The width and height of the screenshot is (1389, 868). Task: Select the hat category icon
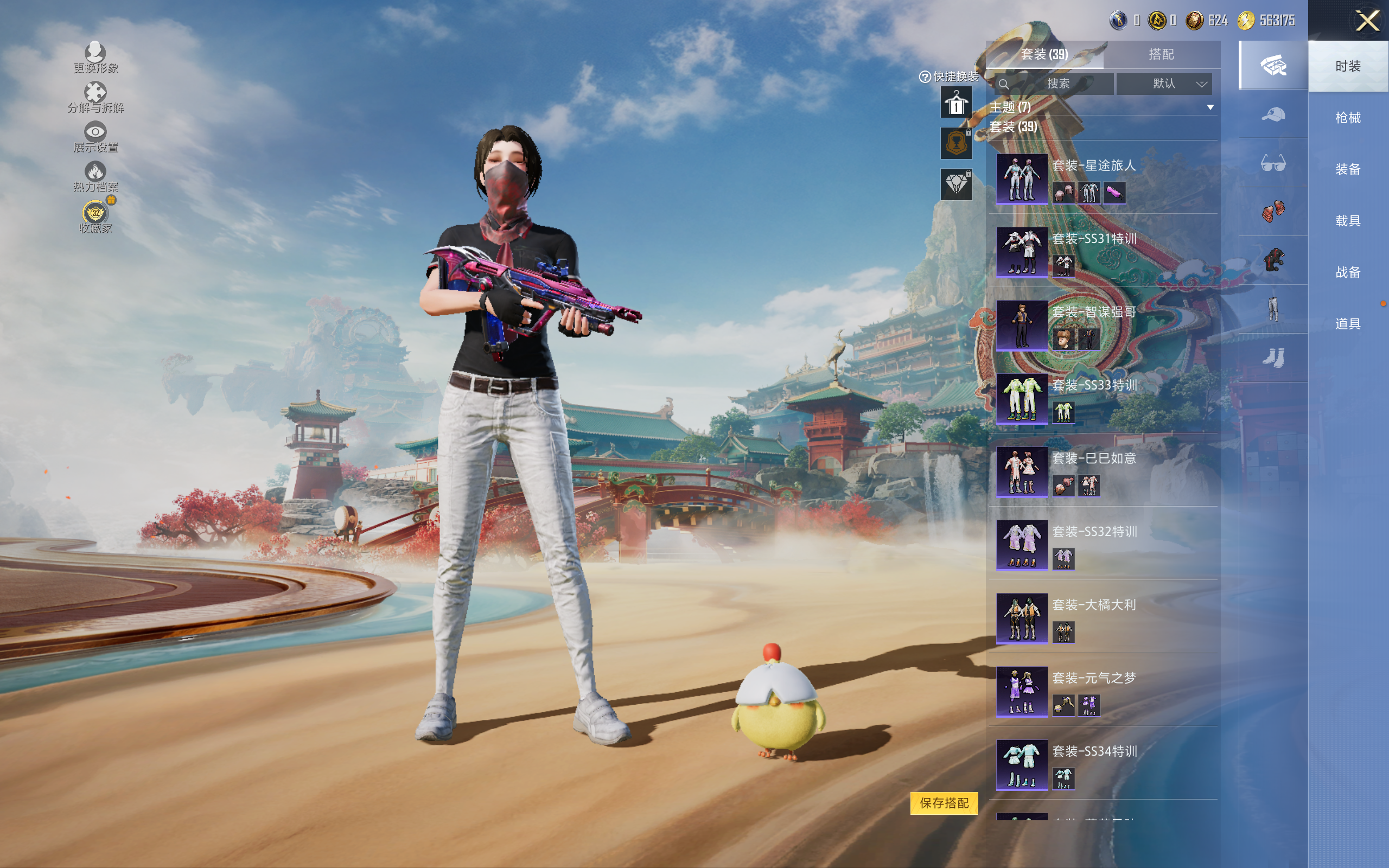[x=1273, y=115]
